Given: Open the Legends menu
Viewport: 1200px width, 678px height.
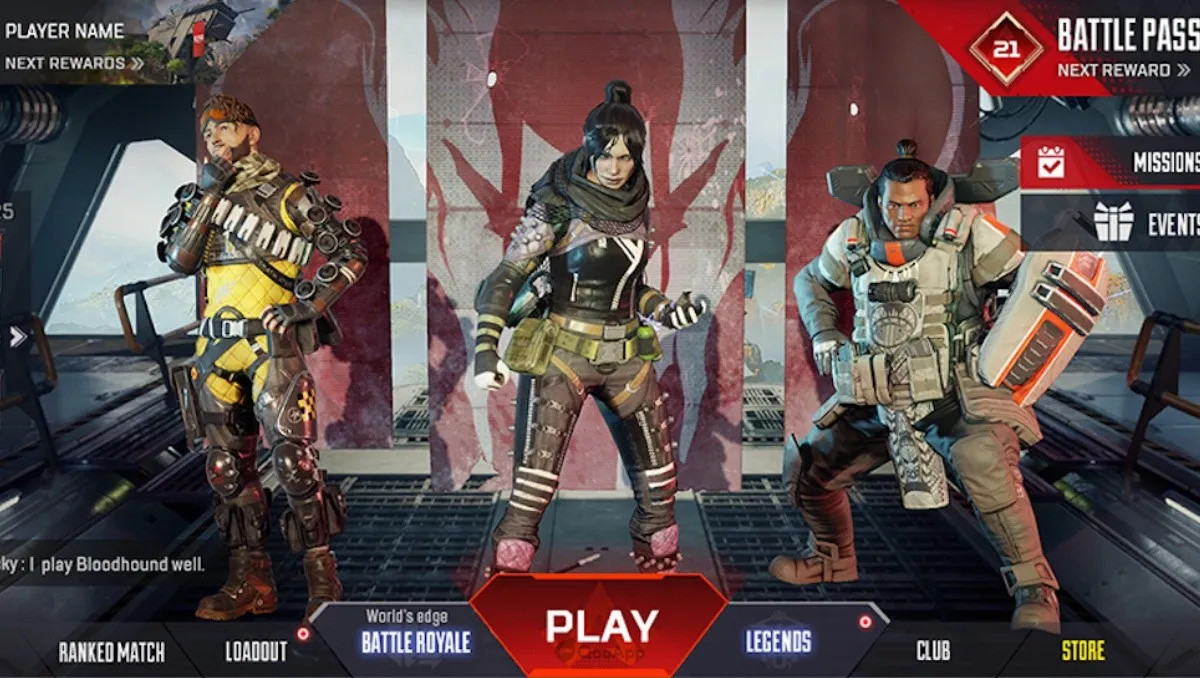Looking at the screenshot, I should pyautogui.click(x=778, y=642).
